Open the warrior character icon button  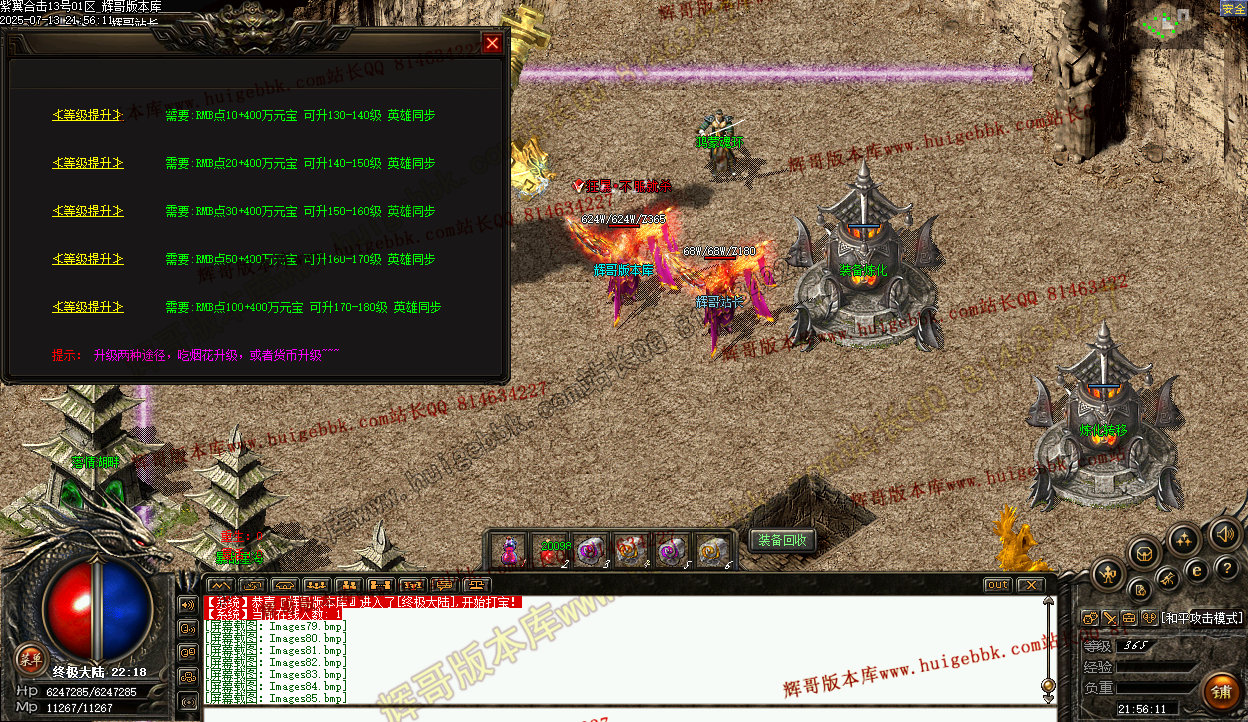pyautogui.click(x=1110, y=574)
